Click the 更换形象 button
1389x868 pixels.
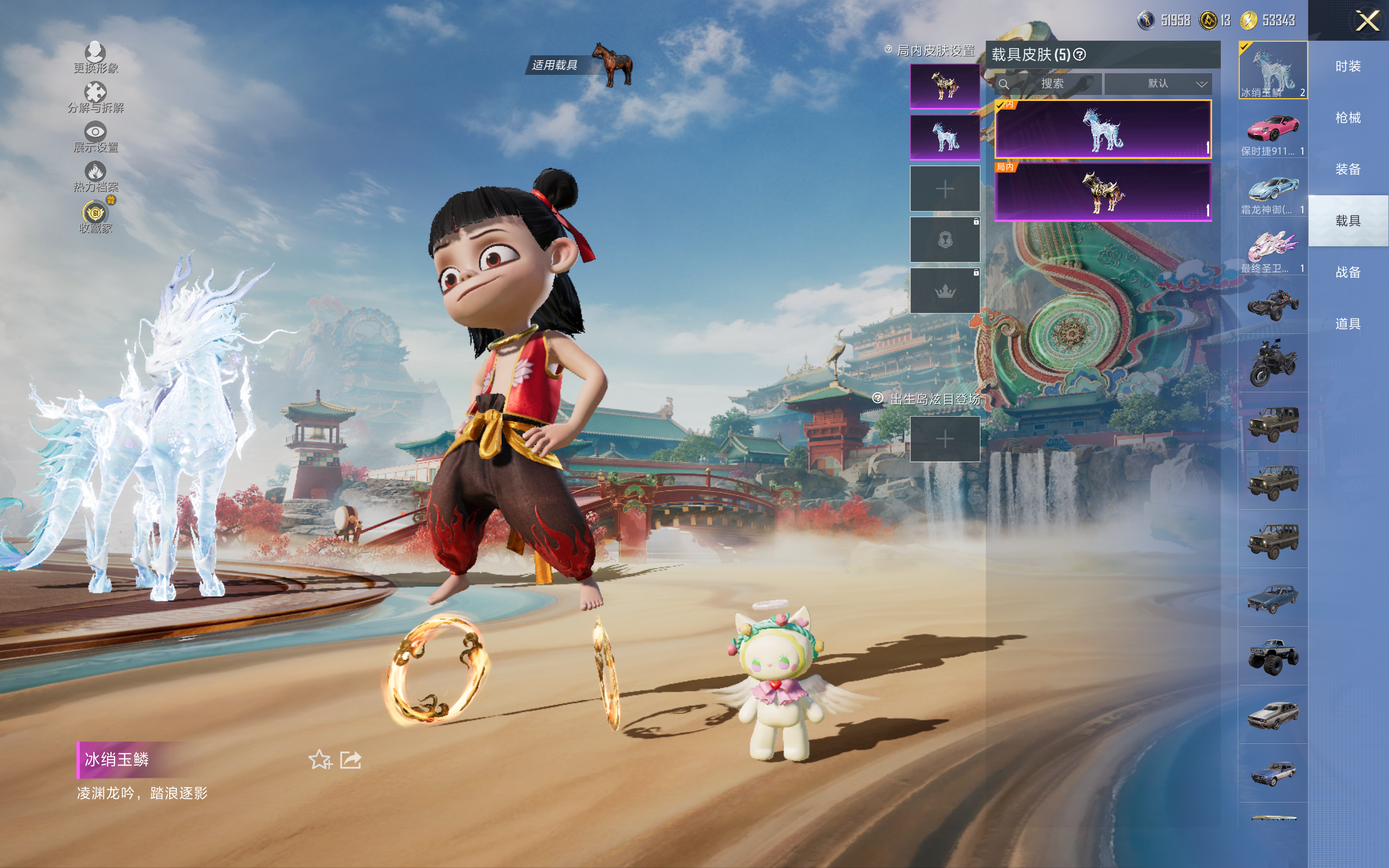coord(95,58)
